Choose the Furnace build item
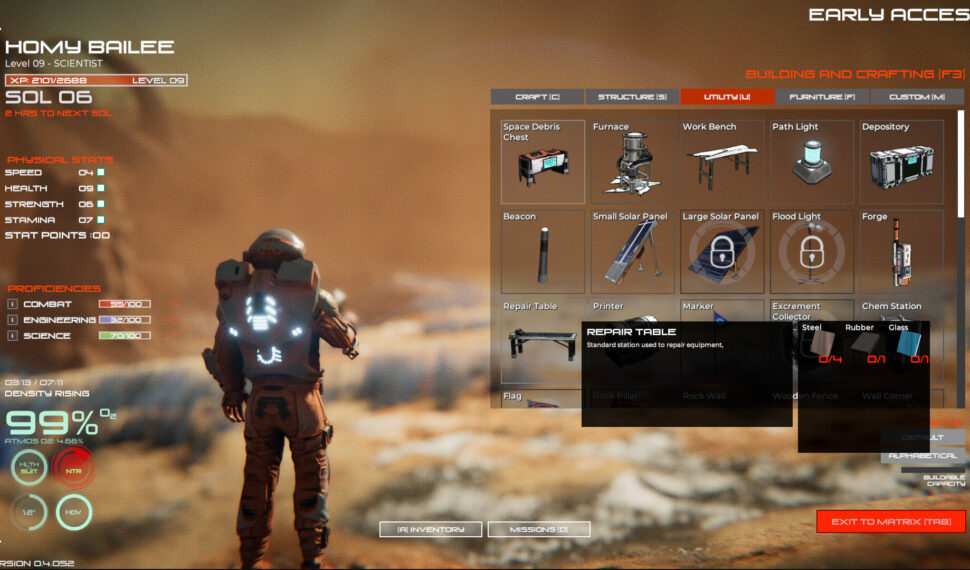 pyautogui.click(x=633, y=162)
